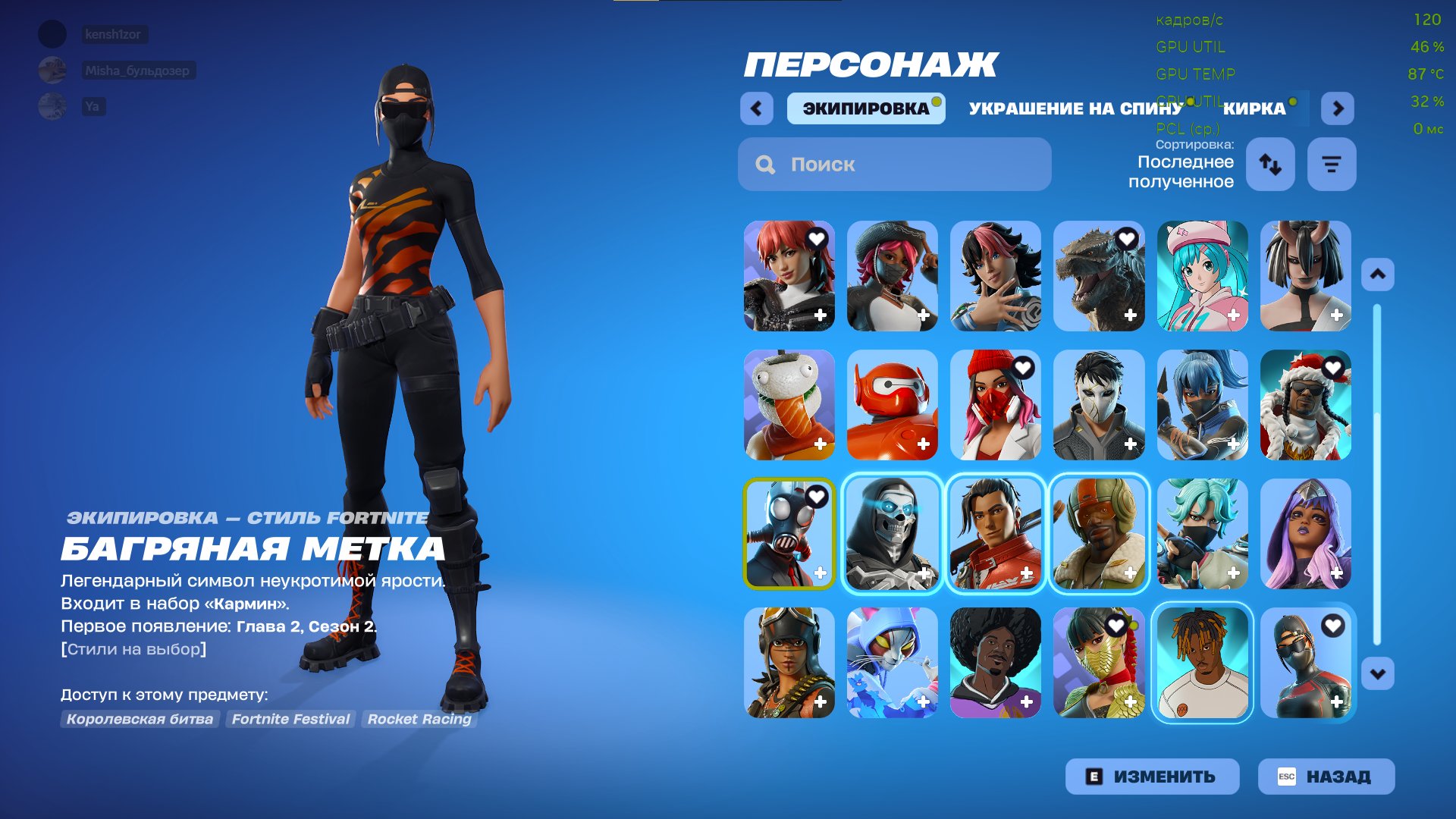The height and width of the screenshot is (819, 1456).
Task: Click the scroll-up chevron on the right panel
Action: [1379, 276]
